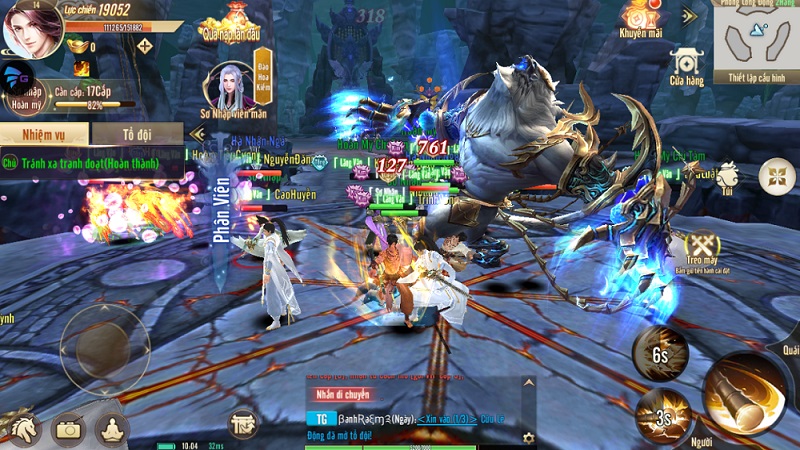Activate the meditation pose icon
Viewport: 800px width, 450px height.
point(112,428)
